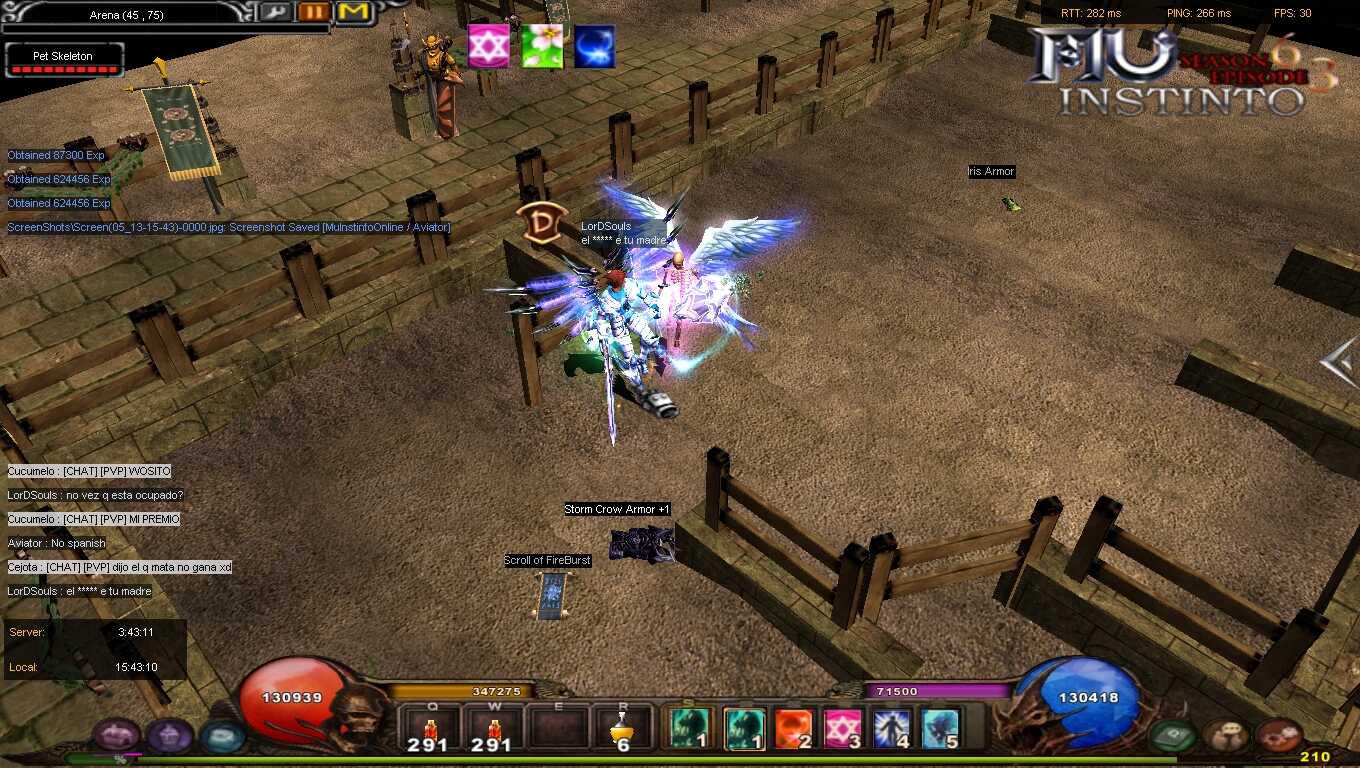Activate the pink hexagram skill numbered 3
This screenshot has width=1360, height=768.
coord(842,729)
